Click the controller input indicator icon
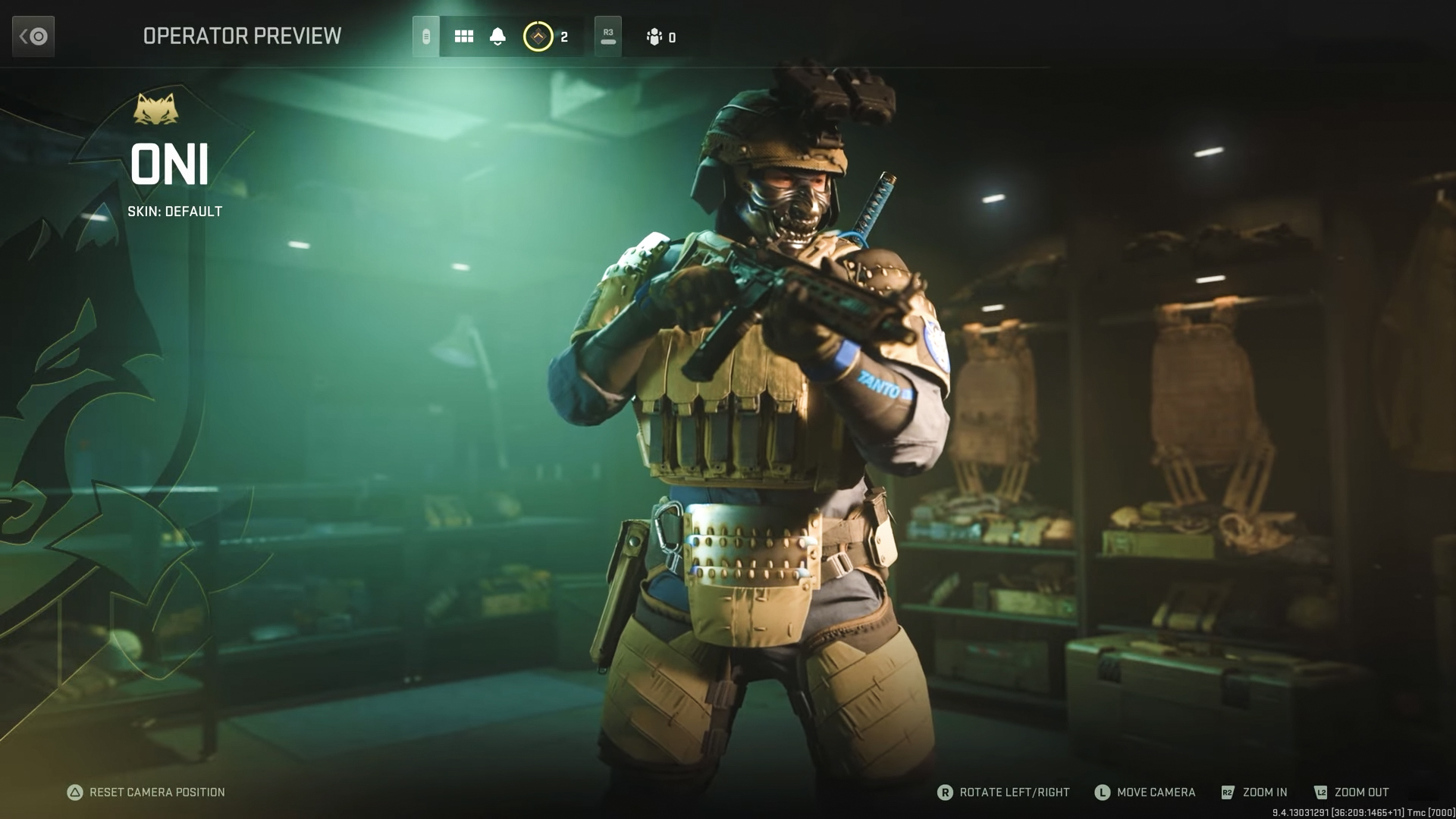The image size is (1456, 819). click(x=427, y=36)
